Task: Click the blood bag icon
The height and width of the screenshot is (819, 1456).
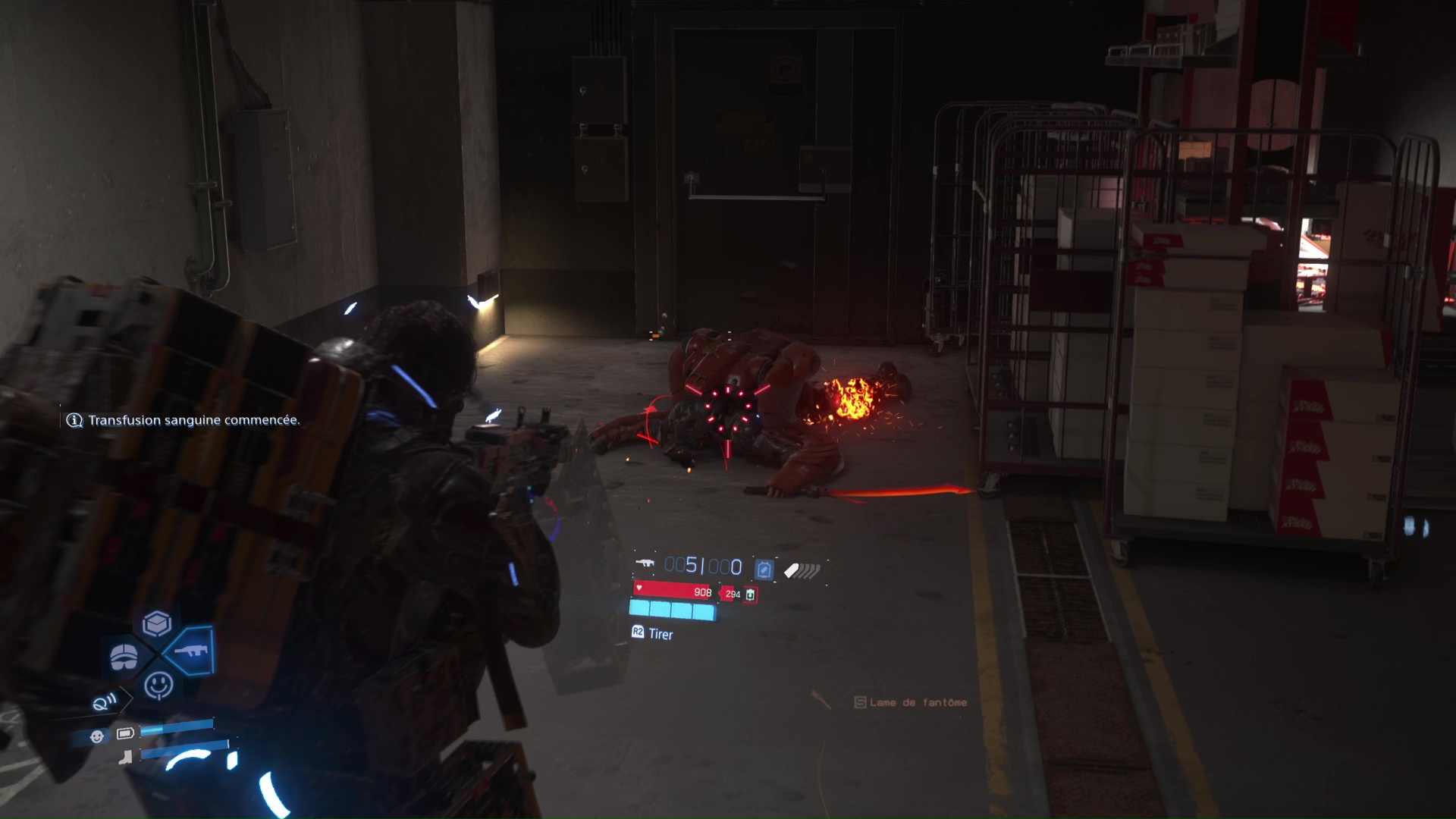Action: pyautogui.click(x=750, y=595)
